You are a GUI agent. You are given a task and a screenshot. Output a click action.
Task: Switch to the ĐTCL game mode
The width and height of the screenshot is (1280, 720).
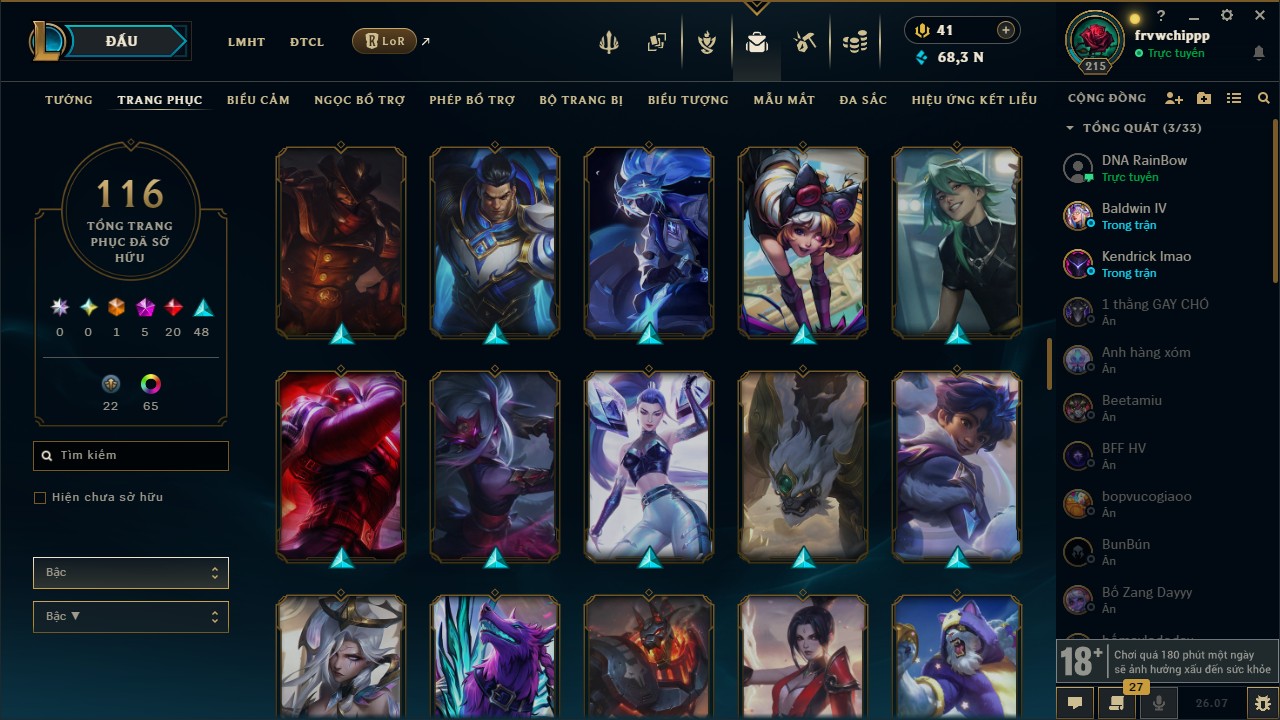point(307,42)
